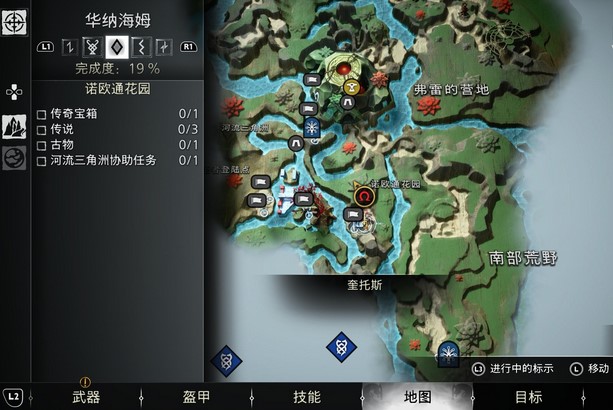Toggle the 传说 checklist entry
The width and height of the screenshot is (613, 410).
pyautogui.click(x=42, y=129)
